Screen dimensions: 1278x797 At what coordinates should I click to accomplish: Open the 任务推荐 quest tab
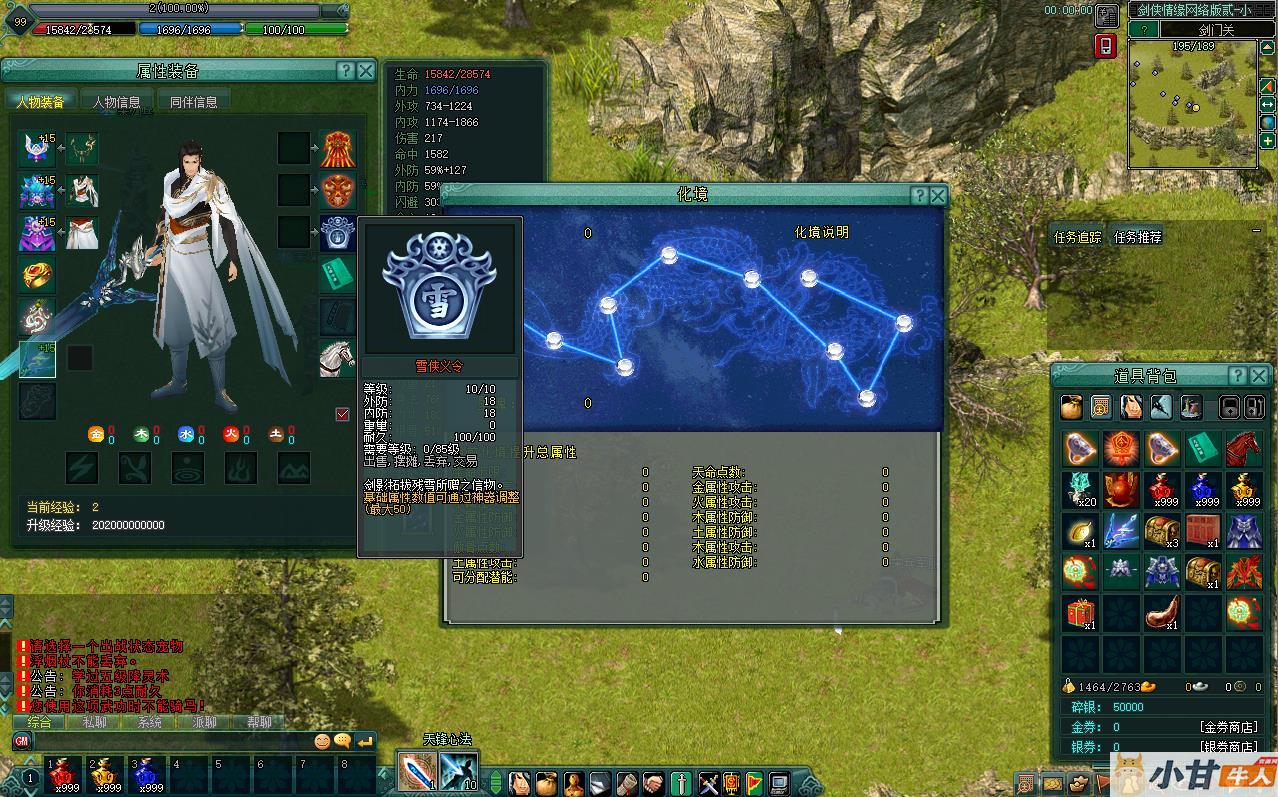tap(1138, 237)
